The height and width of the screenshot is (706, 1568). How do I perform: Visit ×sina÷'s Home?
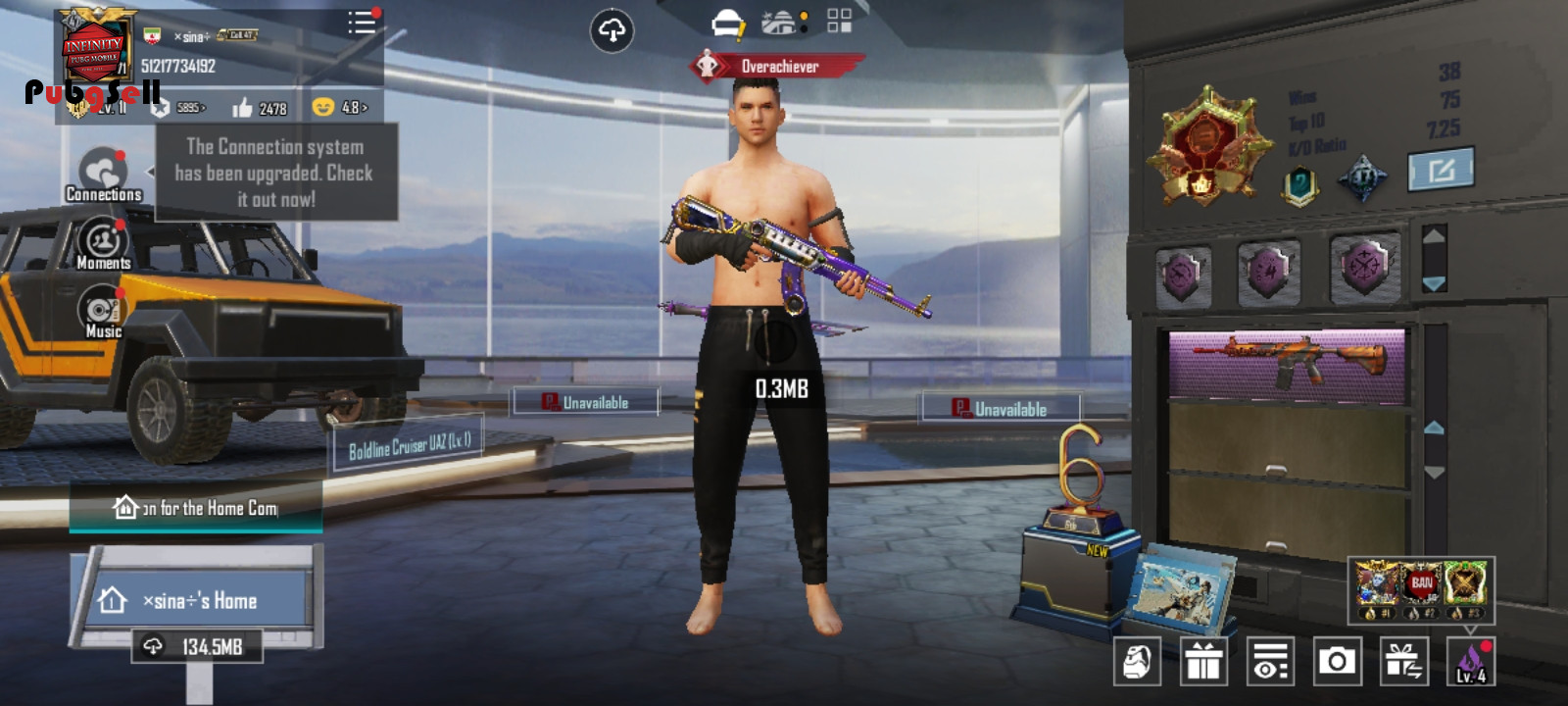click(x=196, y=600)
